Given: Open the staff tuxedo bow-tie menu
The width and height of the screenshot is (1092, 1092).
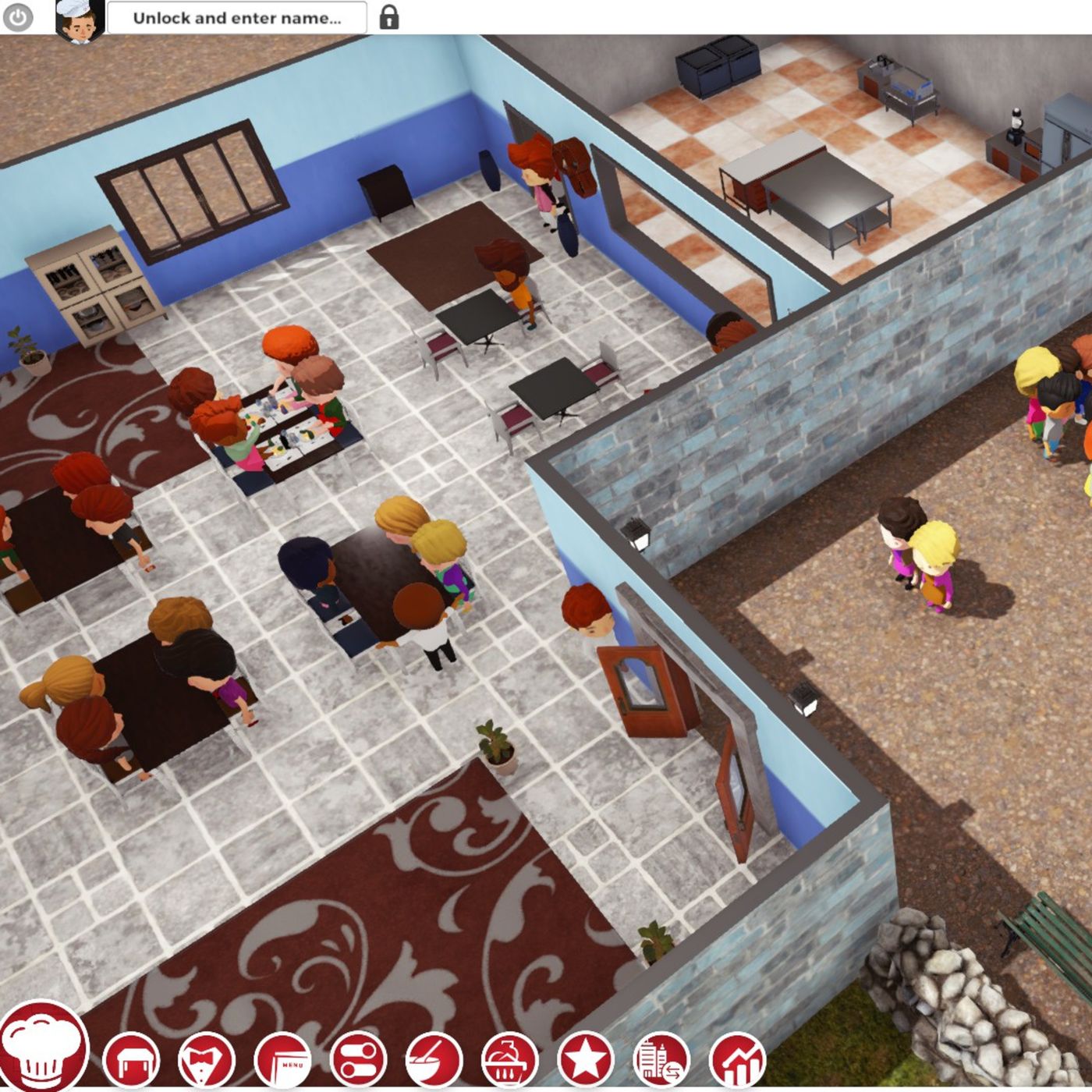Looking at the screenshot, I should 207,1060.
